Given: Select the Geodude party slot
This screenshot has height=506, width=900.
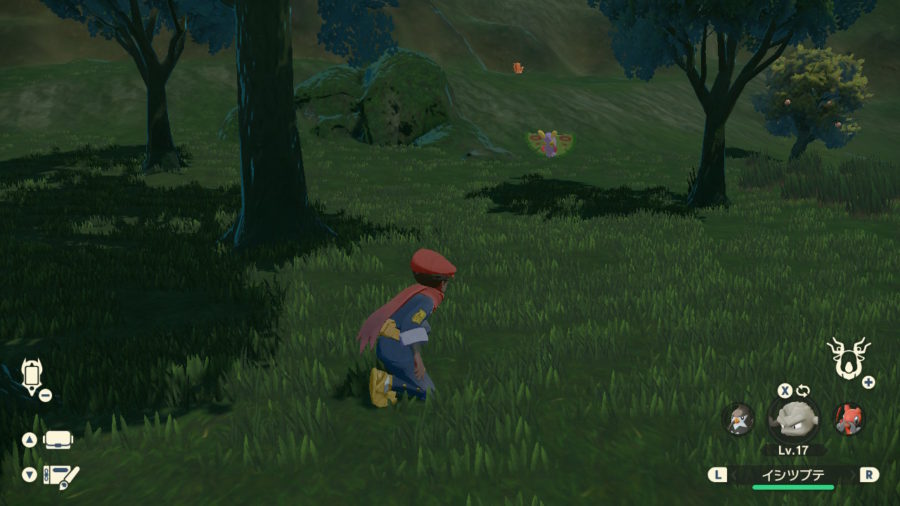Looking at the screenshot, I should tap(793, 418).
